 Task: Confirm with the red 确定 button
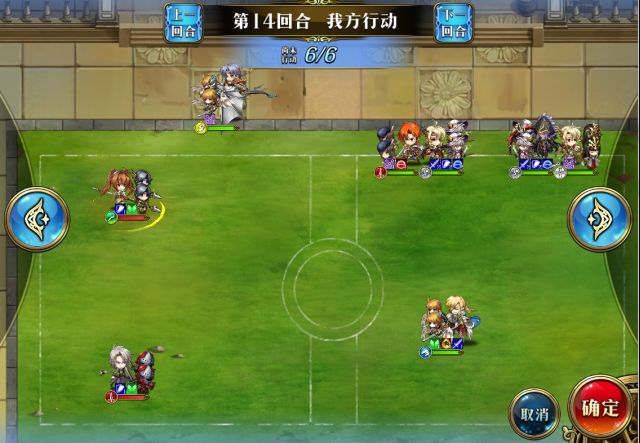(601, 408)
